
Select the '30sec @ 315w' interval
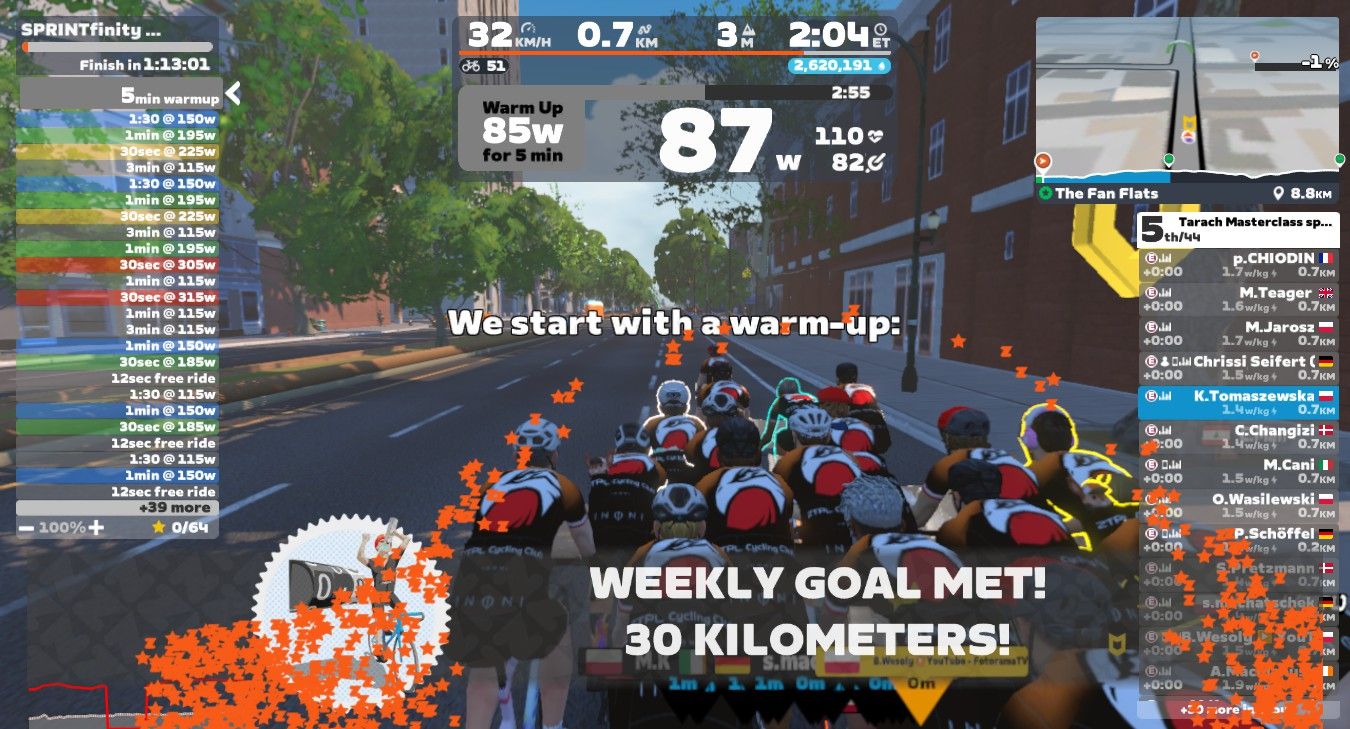coord(118,297)
